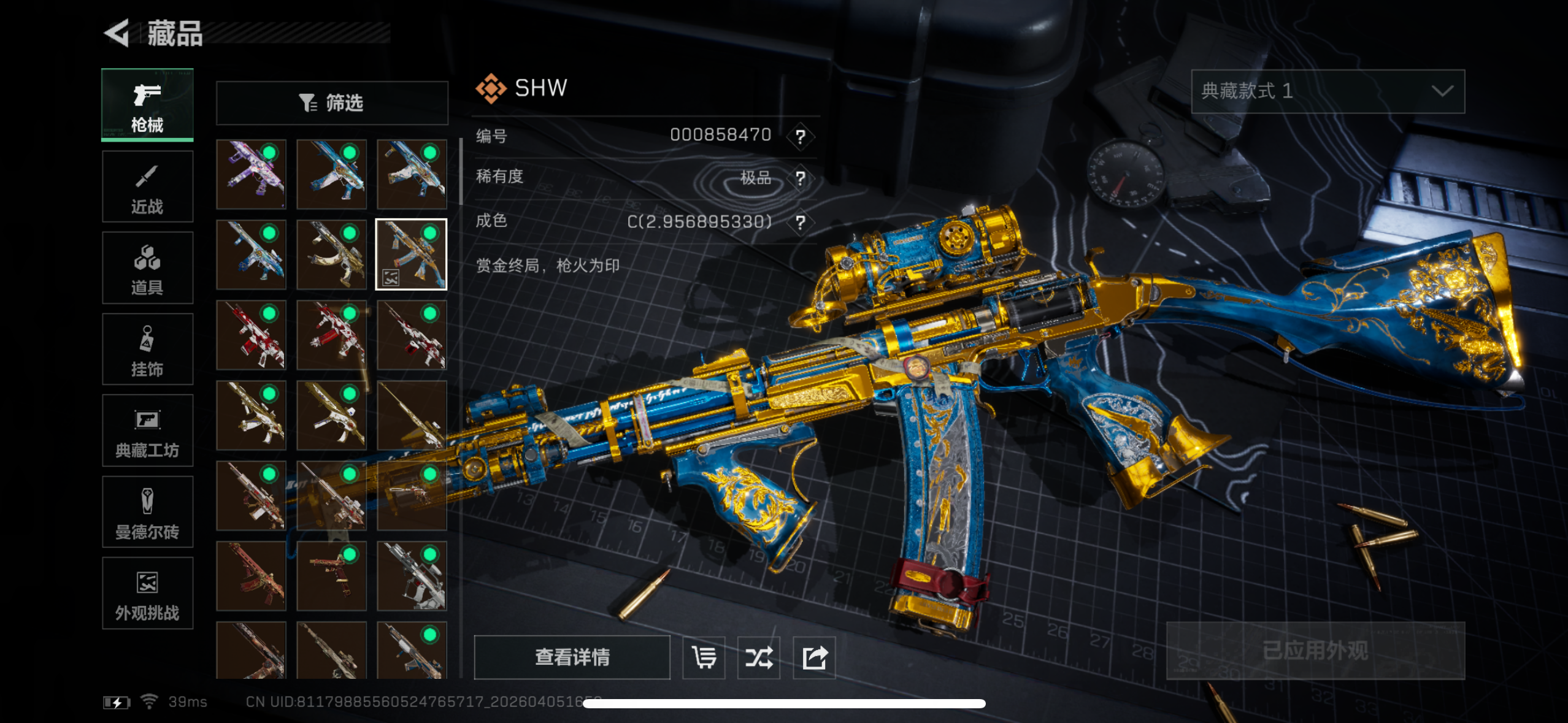Viewport: 1568px width, 723px height.
Task: Click the 已应用外观 applied appearance button
Action: click(1315, 651)
